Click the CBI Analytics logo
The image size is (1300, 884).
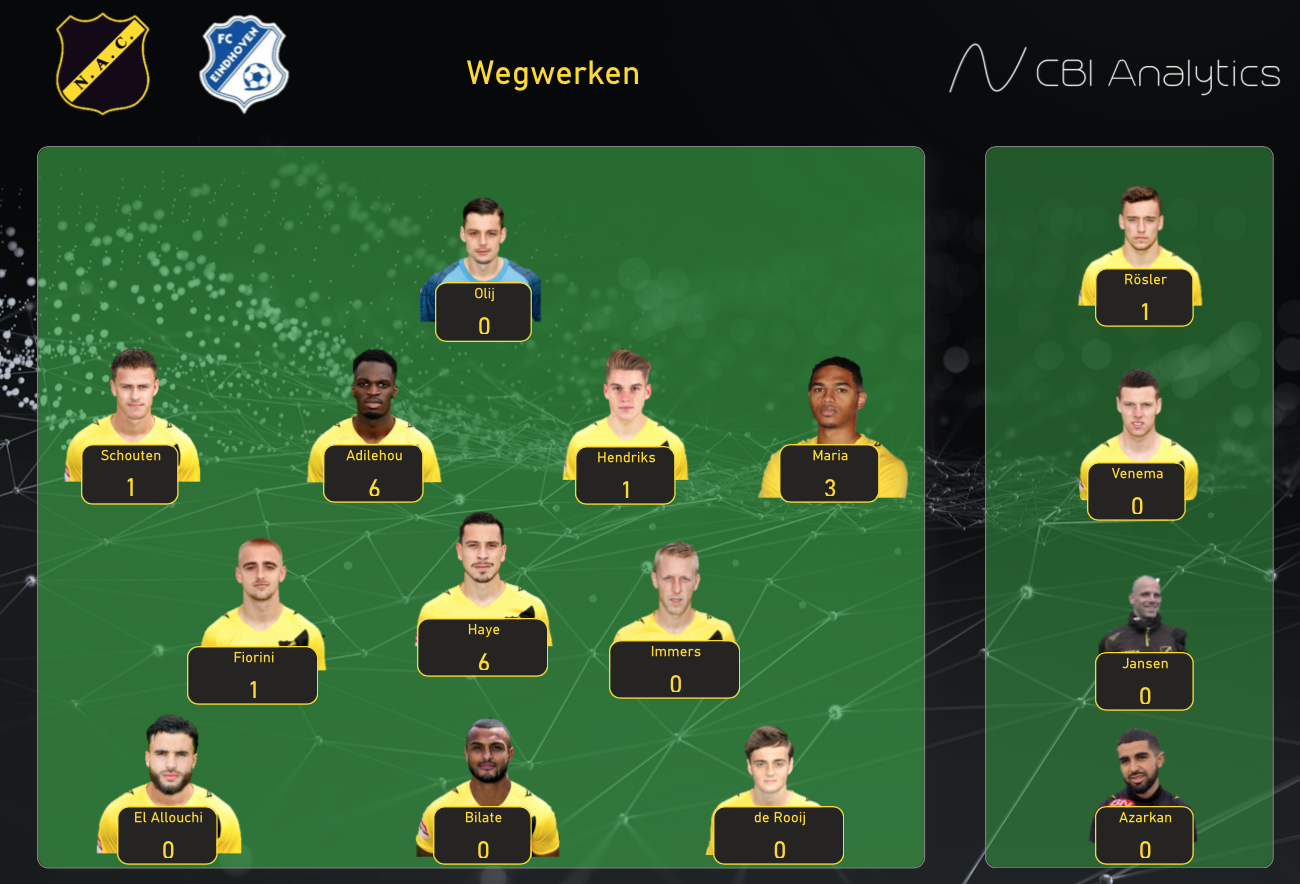(x=1114, y=71)
